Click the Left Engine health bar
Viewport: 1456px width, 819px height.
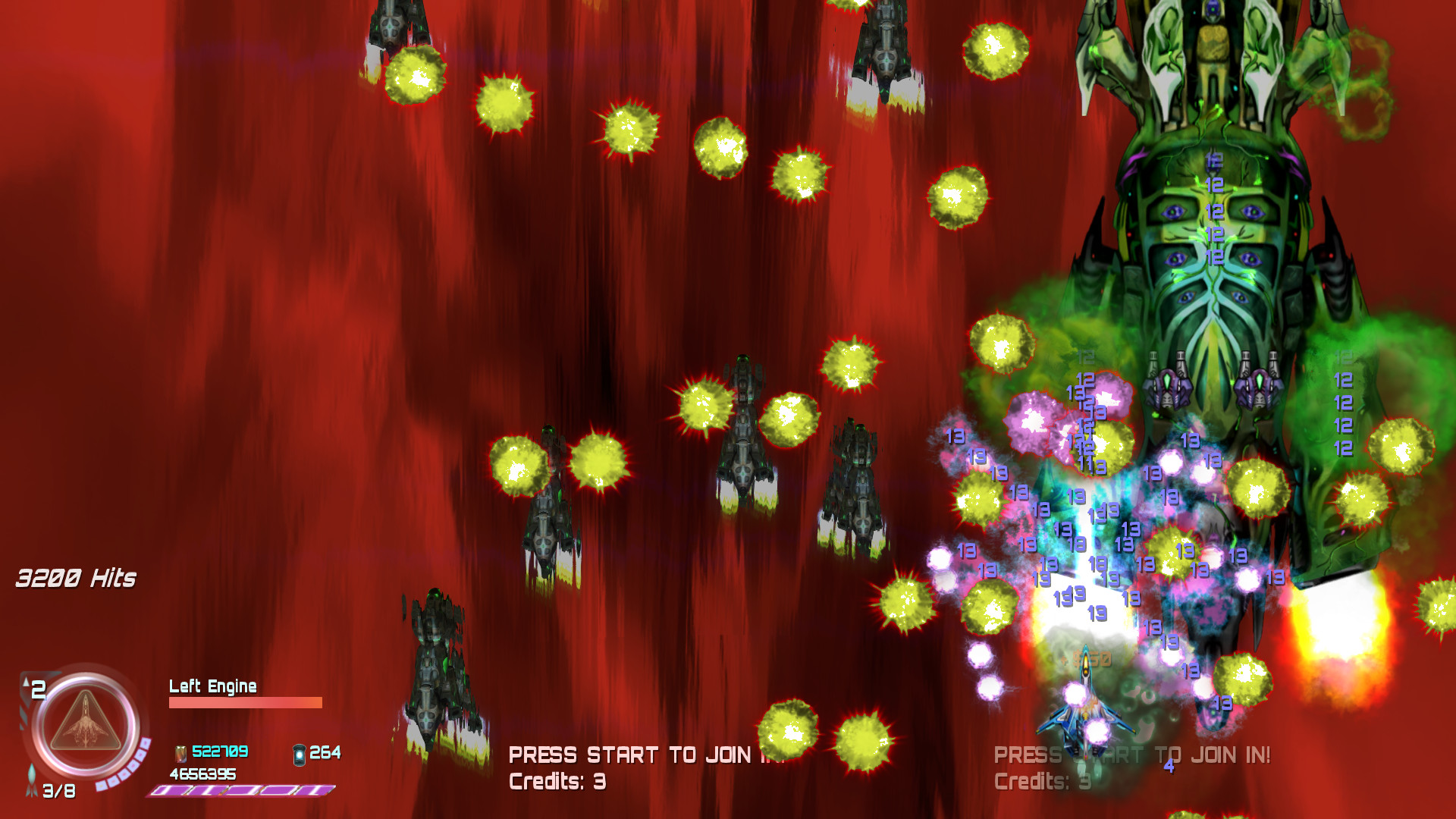(246, 702)
